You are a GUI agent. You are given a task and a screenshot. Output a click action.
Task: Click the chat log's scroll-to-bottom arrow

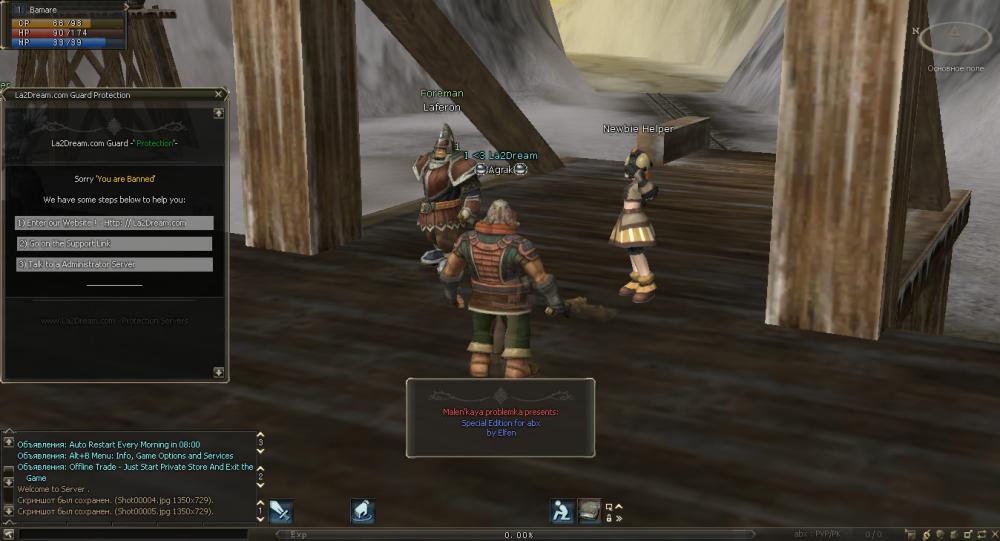(x=9, y=511)
